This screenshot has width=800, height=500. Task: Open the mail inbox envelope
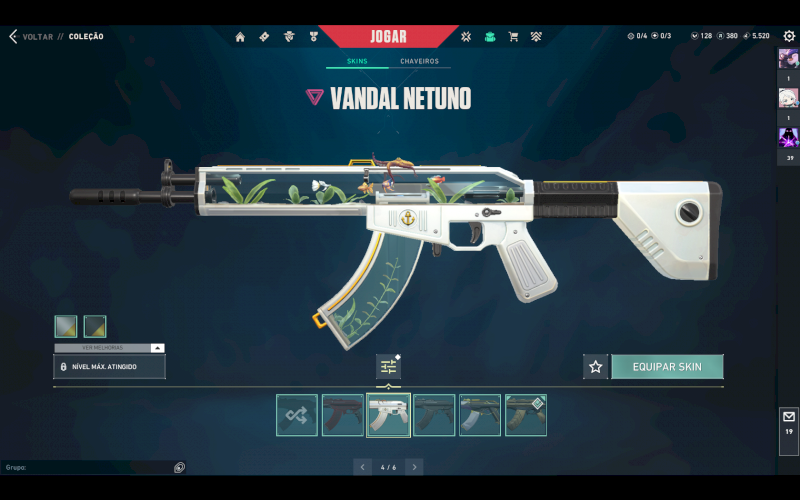pos(789,416)
